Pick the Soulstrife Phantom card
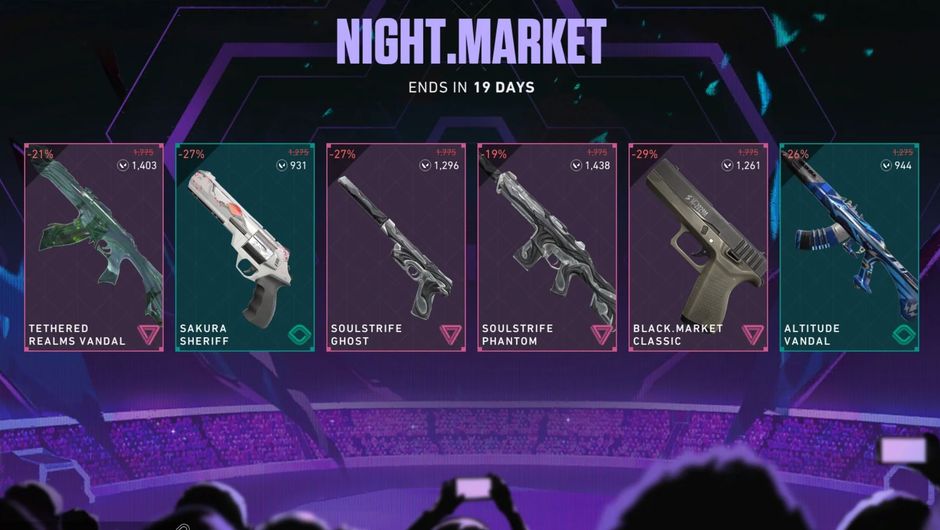The height and width of the screenshot is (530, 940). pyautogui.click(x=547, y=248)
